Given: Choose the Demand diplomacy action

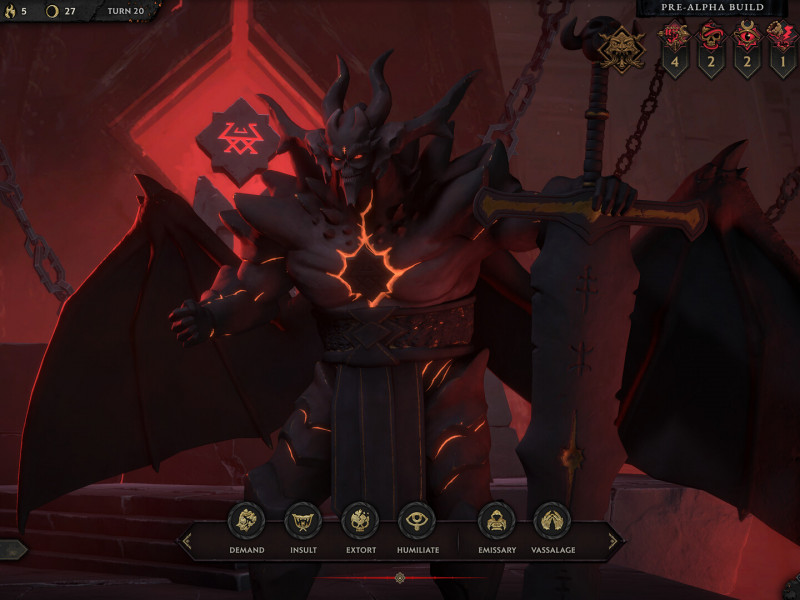Looking at the screenshot, I should pyautogui.click(x=246, y=522).
